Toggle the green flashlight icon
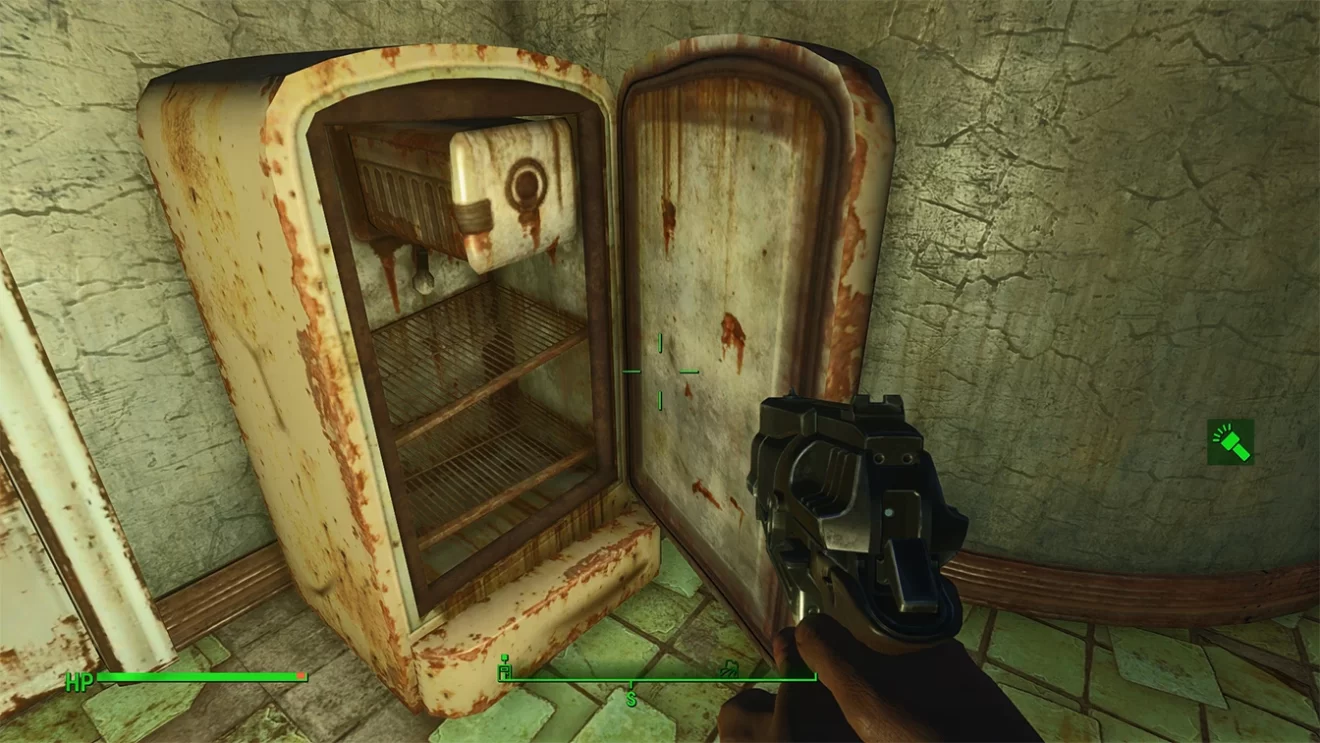1320x743 pixels. tap(1230, 441)
